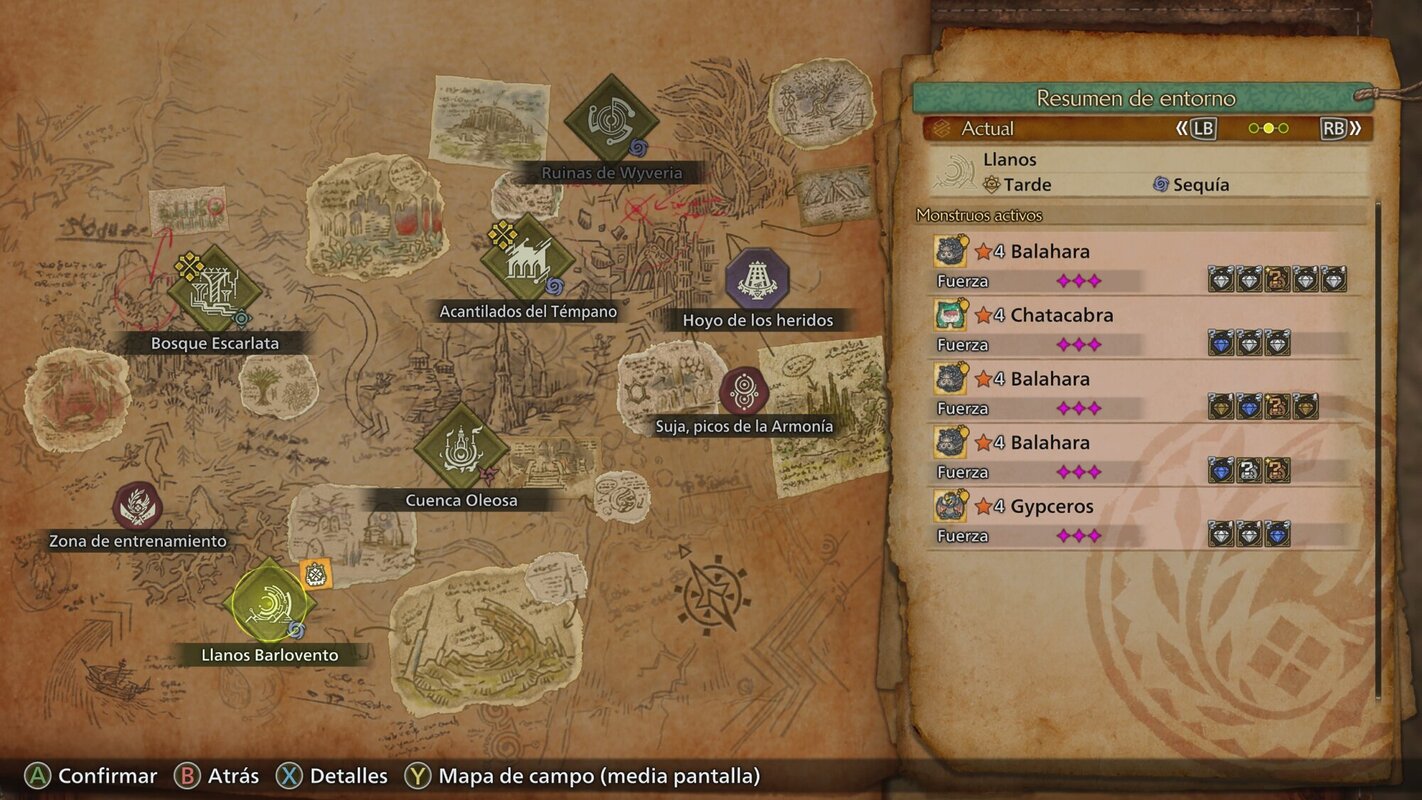Click the Zona de entrenamiento icon
The height and width of the screenshot is (800, 1422).
point(137,504)
